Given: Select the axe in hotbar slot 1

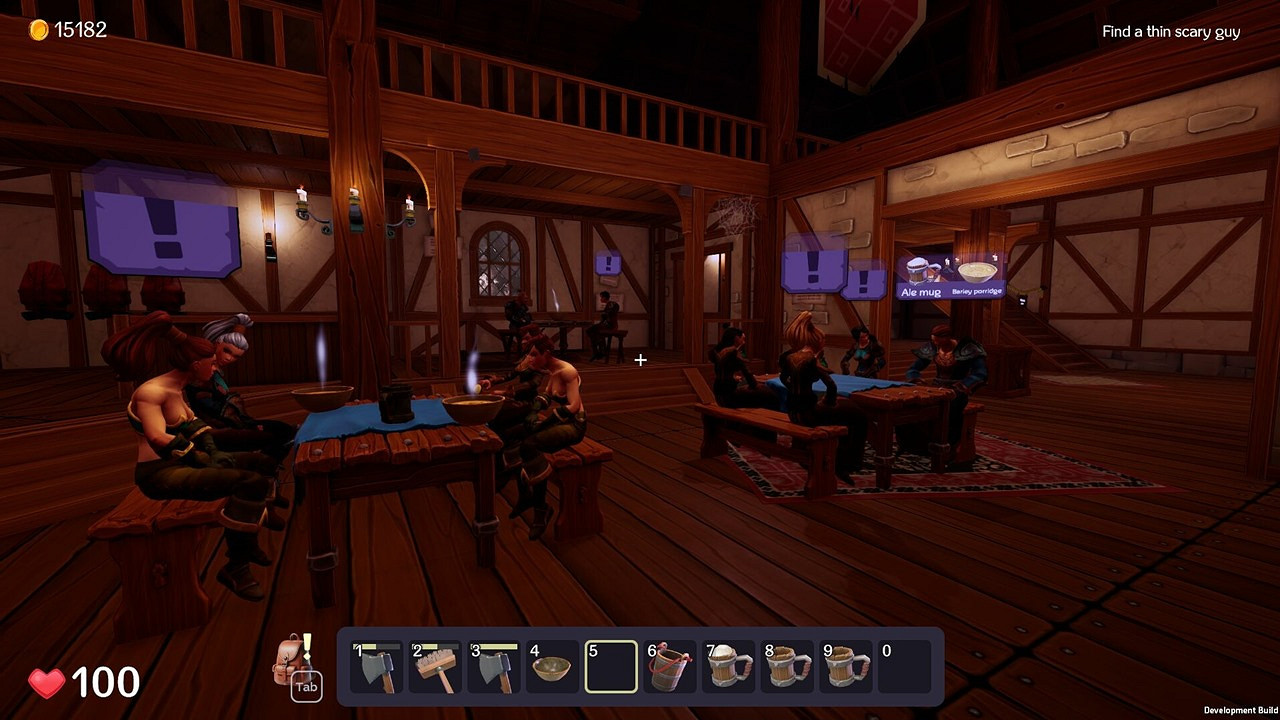Looking at the screenshot, I should pyautogui.click(x=376, y=665).
